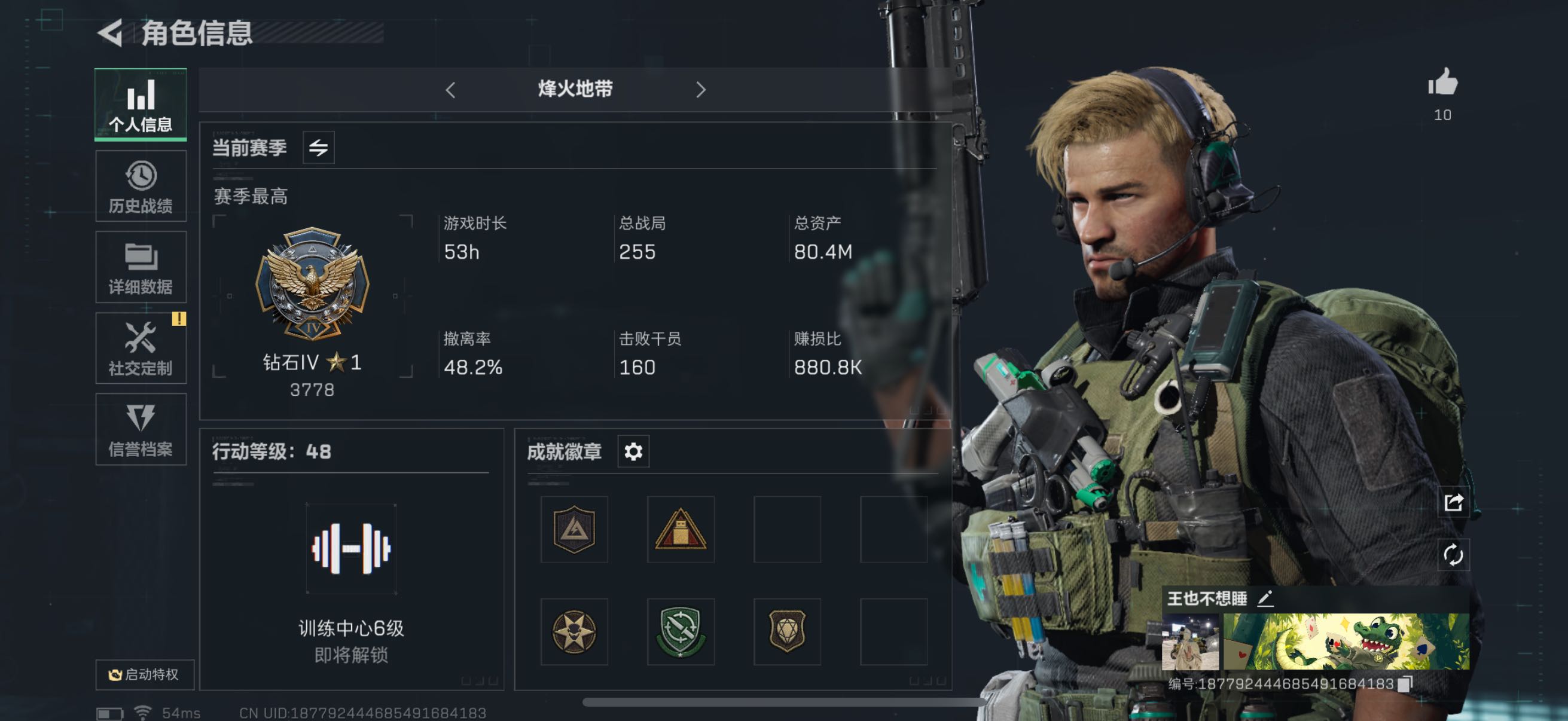Image resolution: width=1568 pixels, height=721 pixels.
Task: Select the 社交定制 tab
Action: [x=141, y=349]
